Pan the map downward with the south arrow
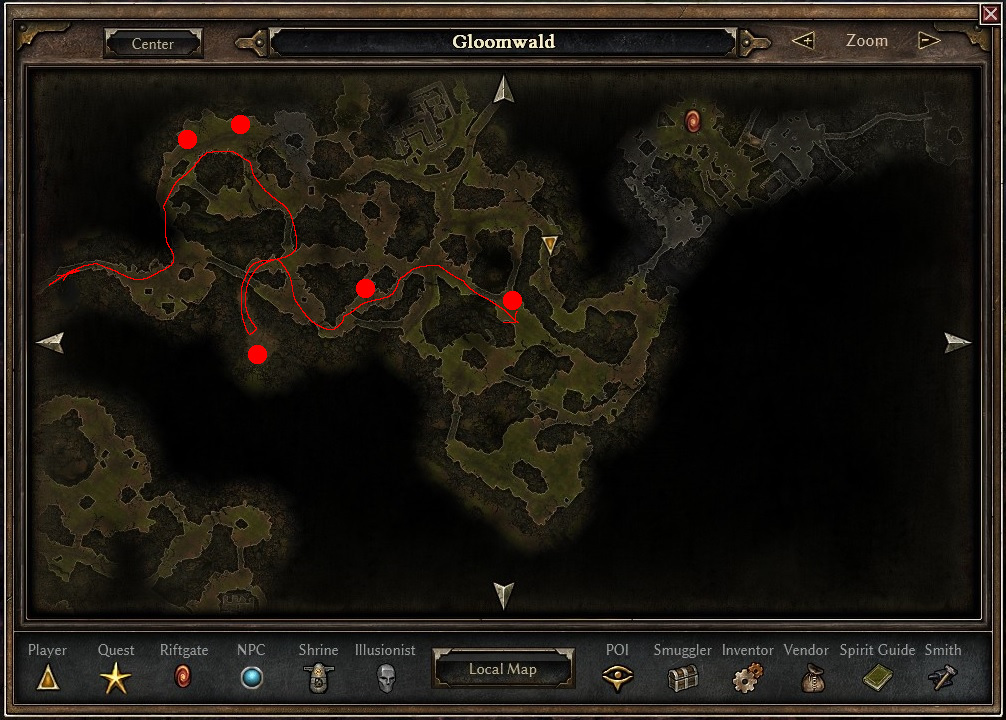The width and height of the screenshot is (1006, 720). (503, 595)
